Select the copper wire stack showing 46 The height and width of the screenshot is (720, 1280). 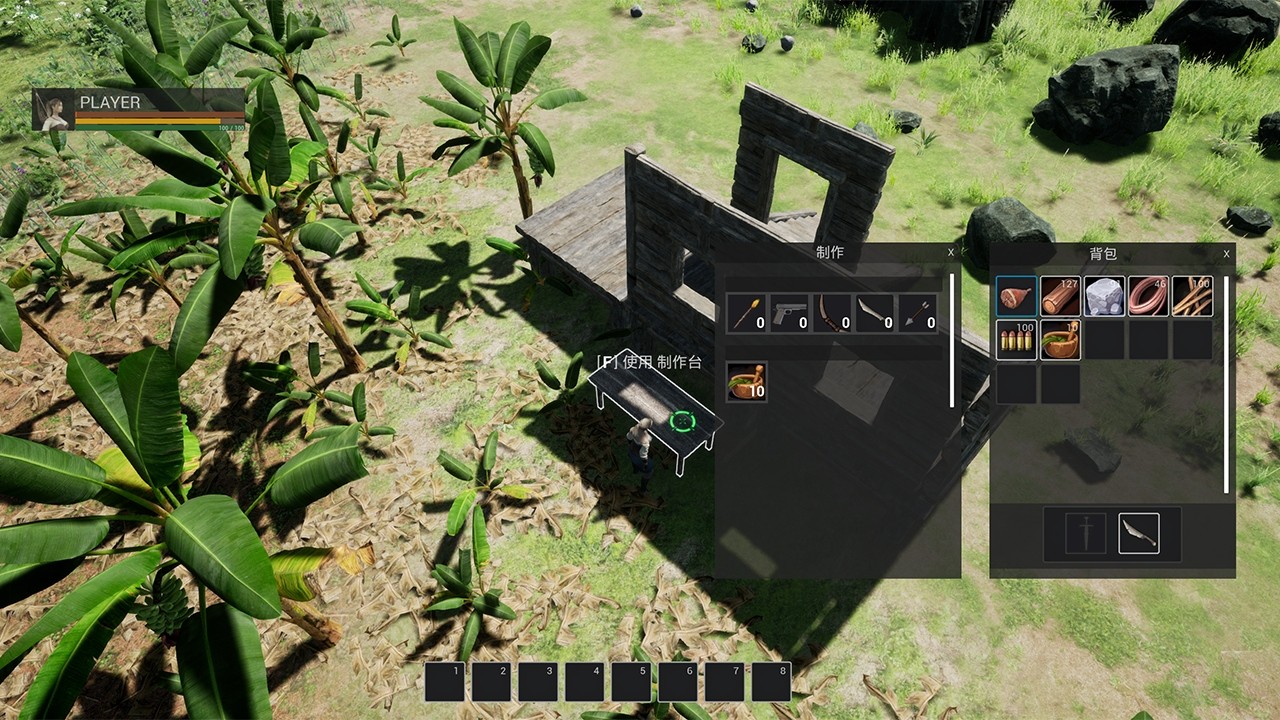[1148, 296]
